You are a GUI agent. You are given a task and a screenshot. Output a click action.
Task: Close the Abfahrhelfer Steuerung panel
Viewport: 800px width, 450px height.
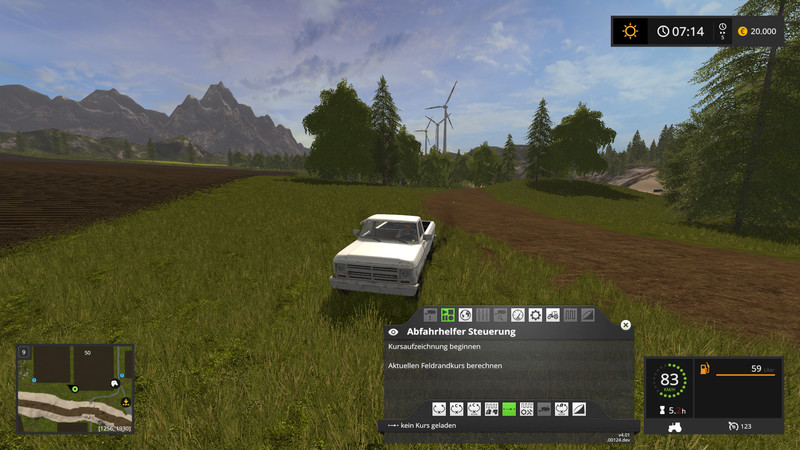[x=626, y=325]
